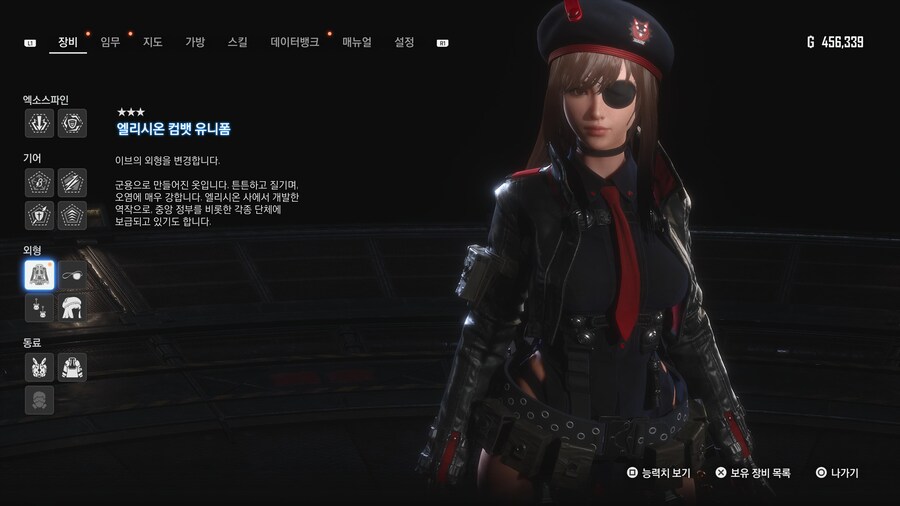Select the 장비 (Equipment) tab
This screenshot has height=506, width=900.
coord(68,42)
